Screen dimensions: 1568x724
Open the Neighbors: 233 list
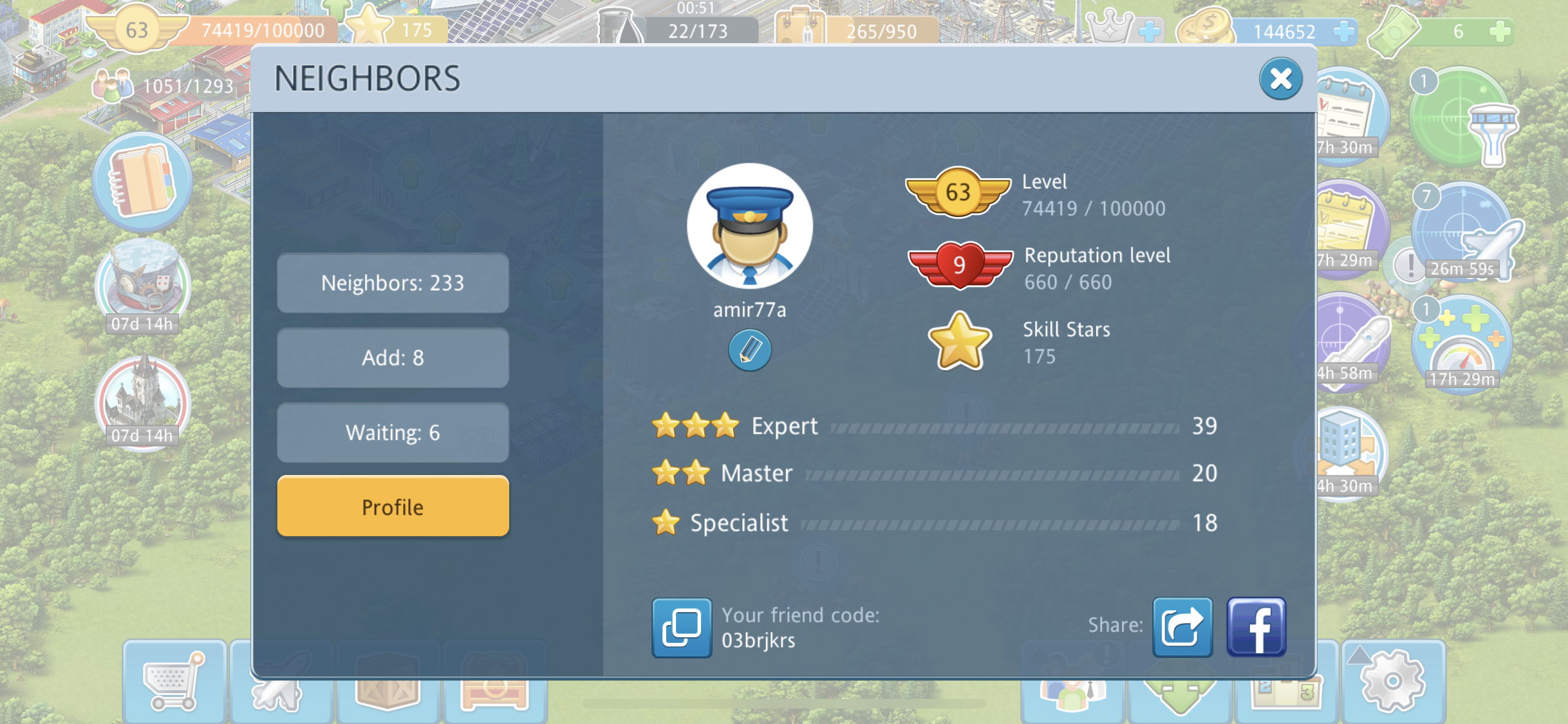[393, 283]
